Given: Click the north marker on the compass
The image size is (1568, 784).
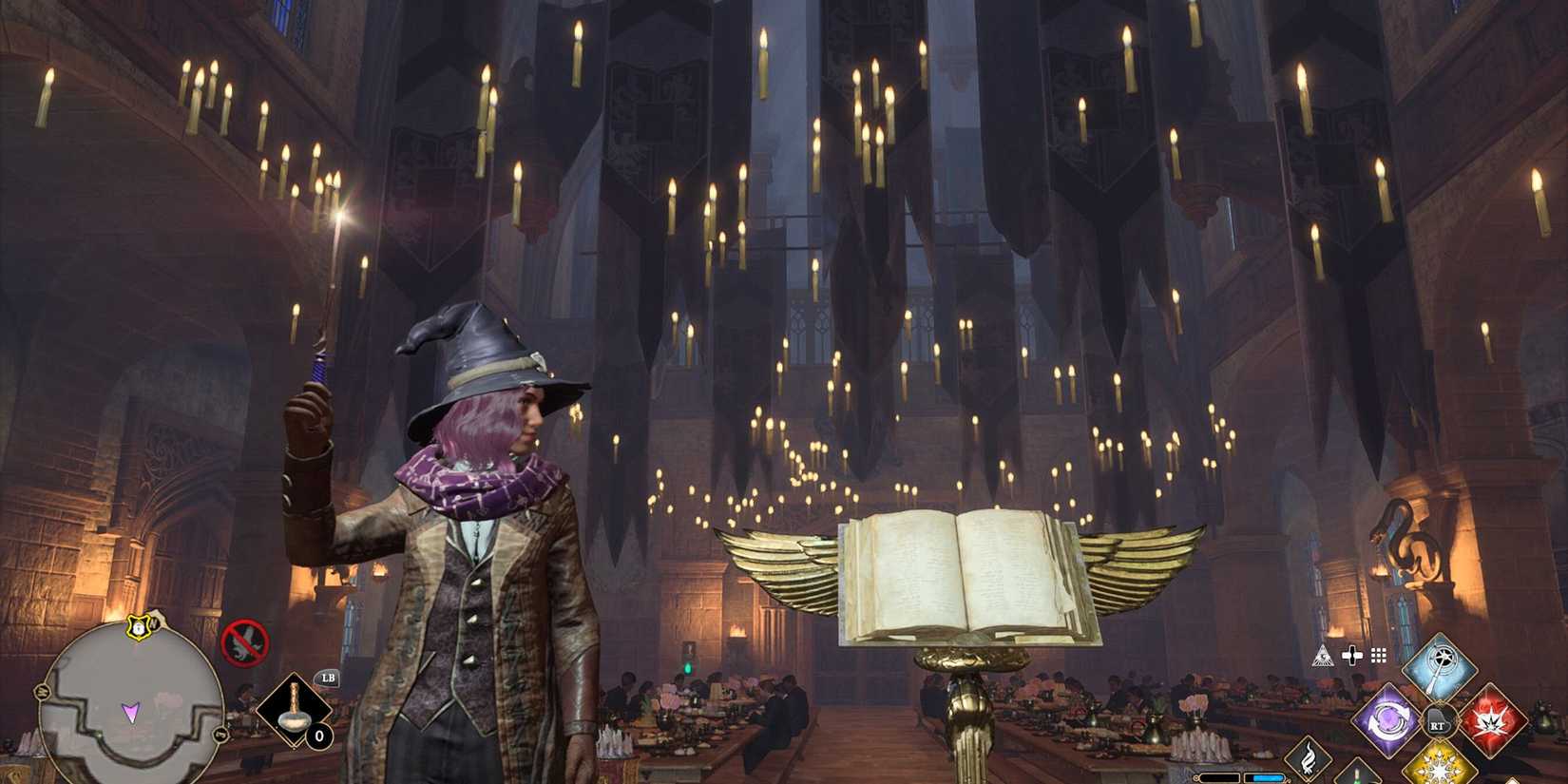Looking at the screenshot, I should (x=153, y=622).
